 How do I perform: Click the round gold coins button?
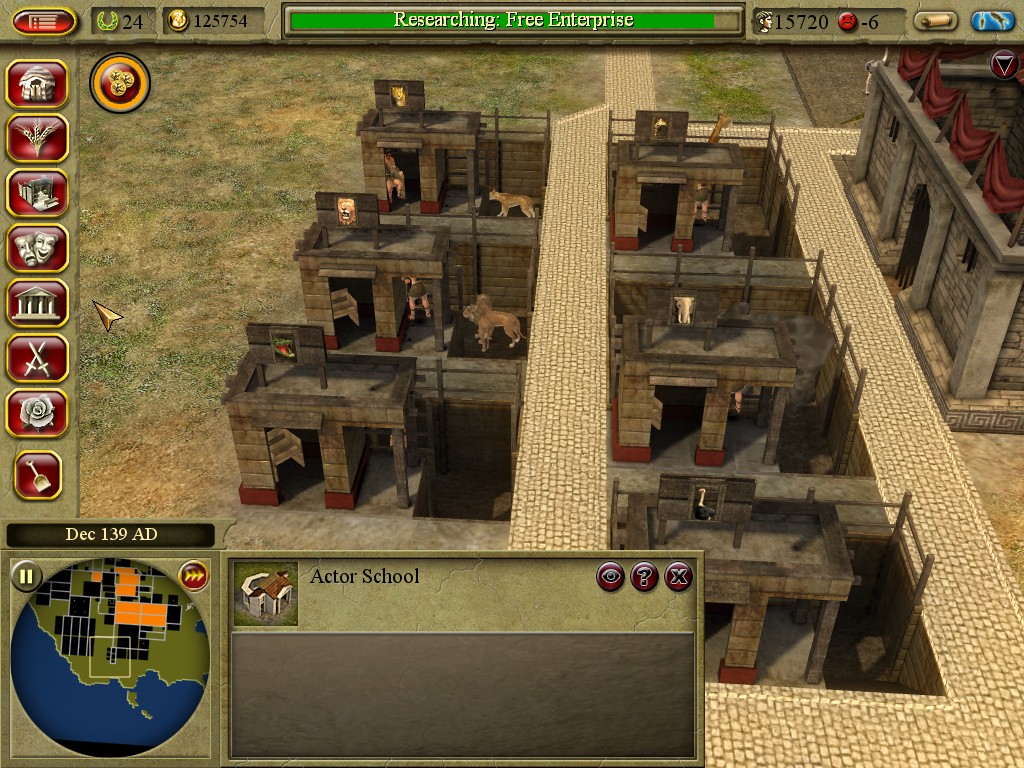pyautogui.click(x=120, y=83)
